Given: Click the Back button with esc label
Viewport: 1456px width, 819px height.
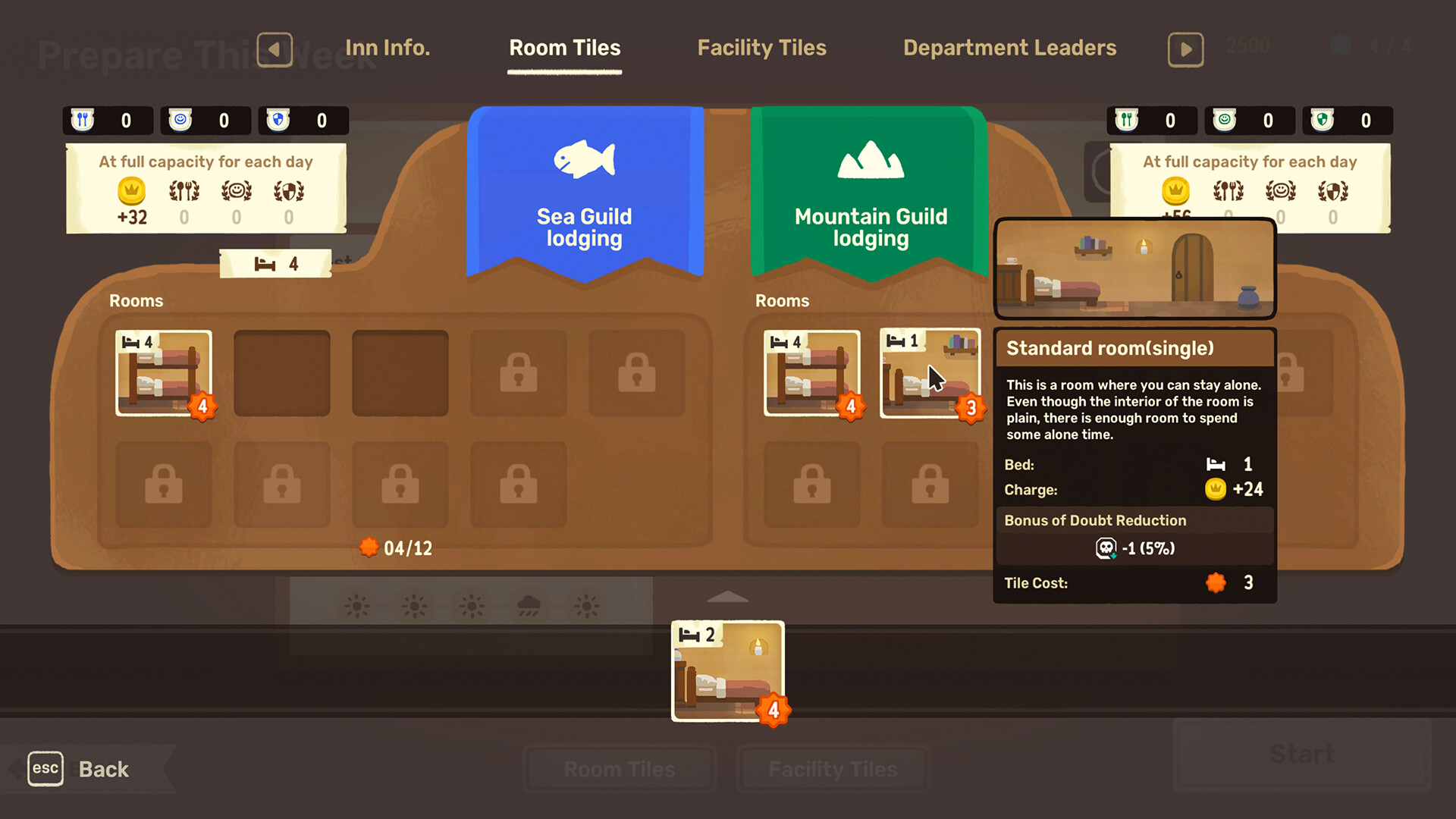Looking at the screenshot, I should (83, 768).
